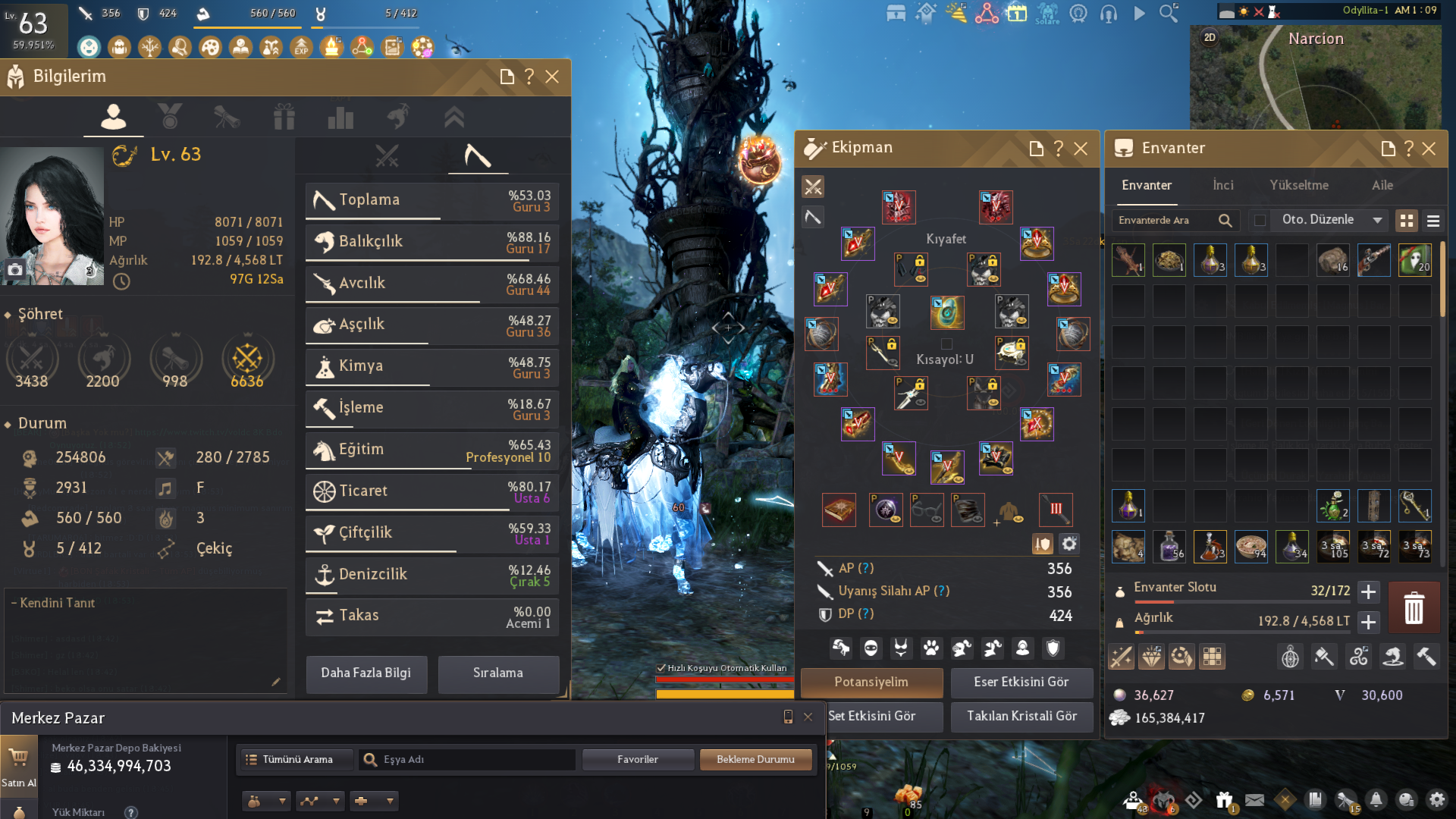Close the Bilgilerim window
Viewport: 1456px width, 819px height.
pyautogui.click(x=552, y=77)
